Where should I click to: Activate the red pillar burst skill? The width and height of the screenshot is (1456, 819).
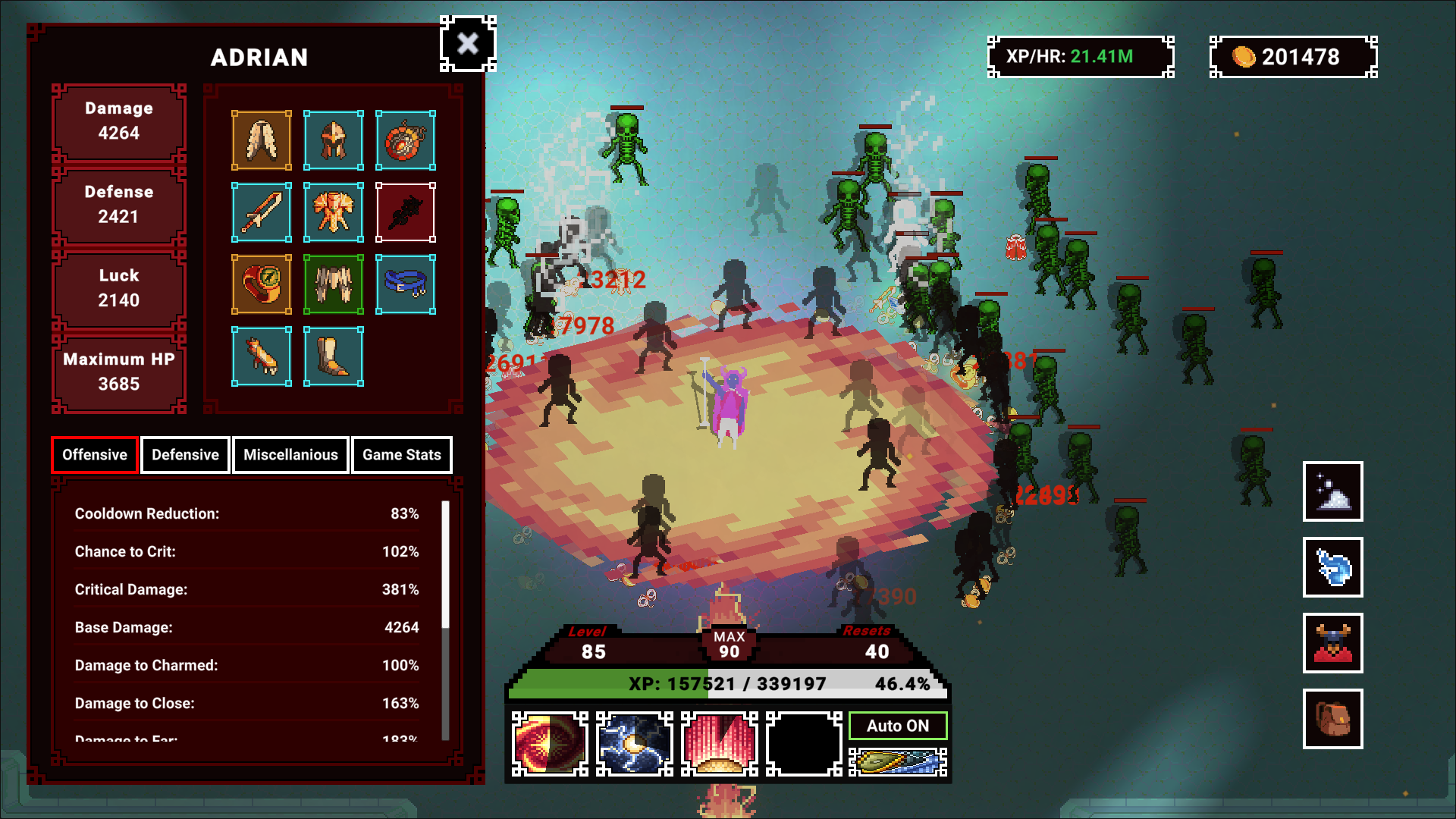(719, 744)
